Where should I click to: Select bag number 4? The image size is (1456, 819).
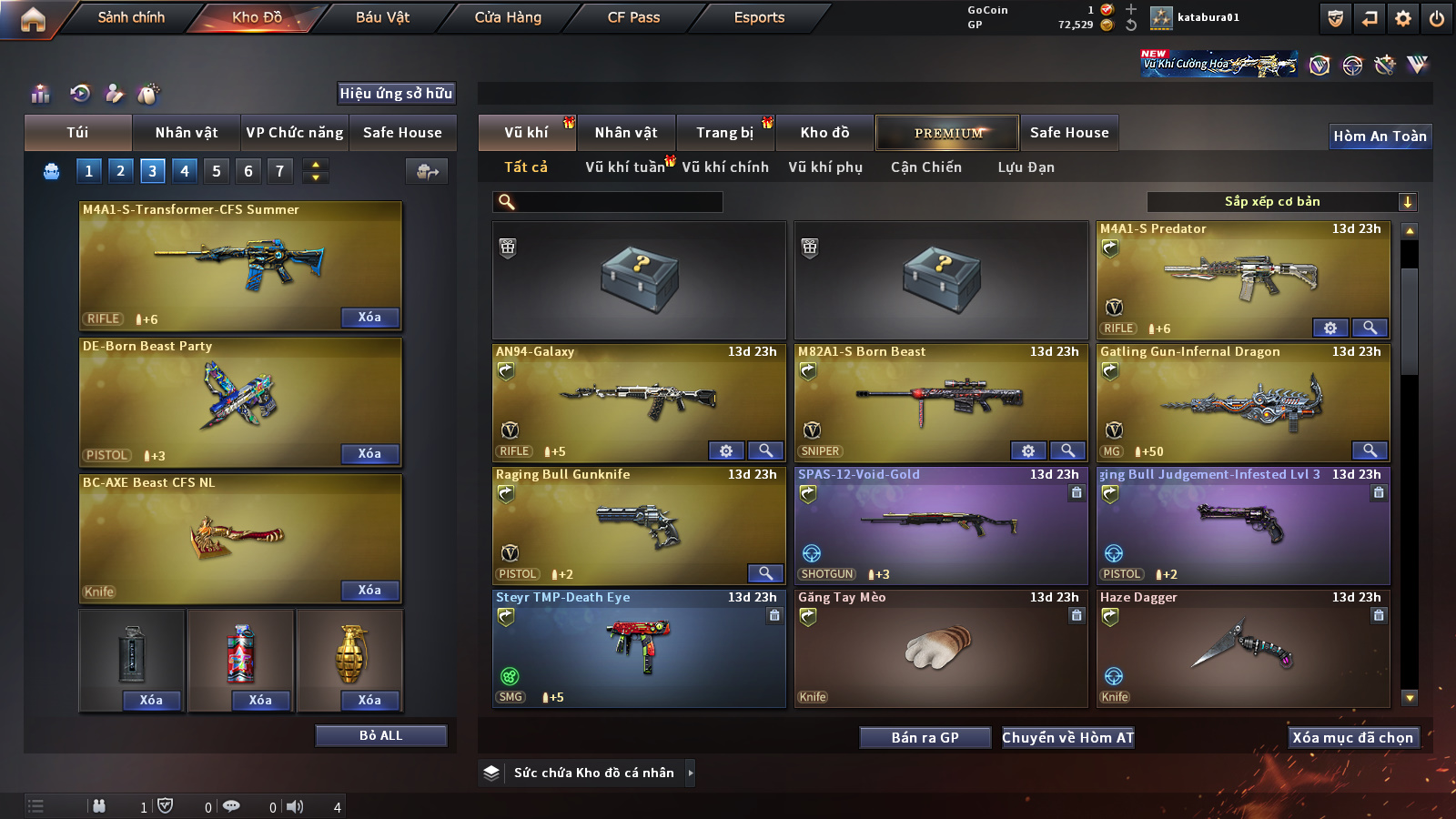[x=185, y=170]
